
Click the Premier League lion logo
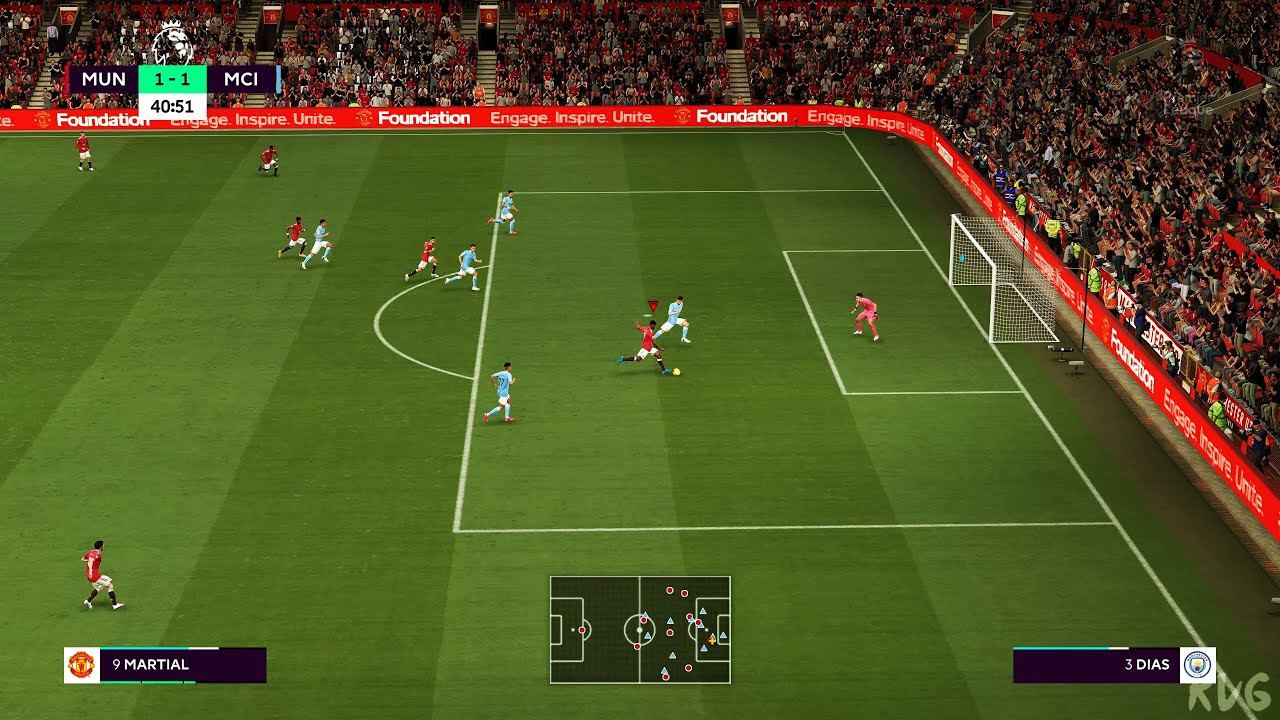(172, 42)
